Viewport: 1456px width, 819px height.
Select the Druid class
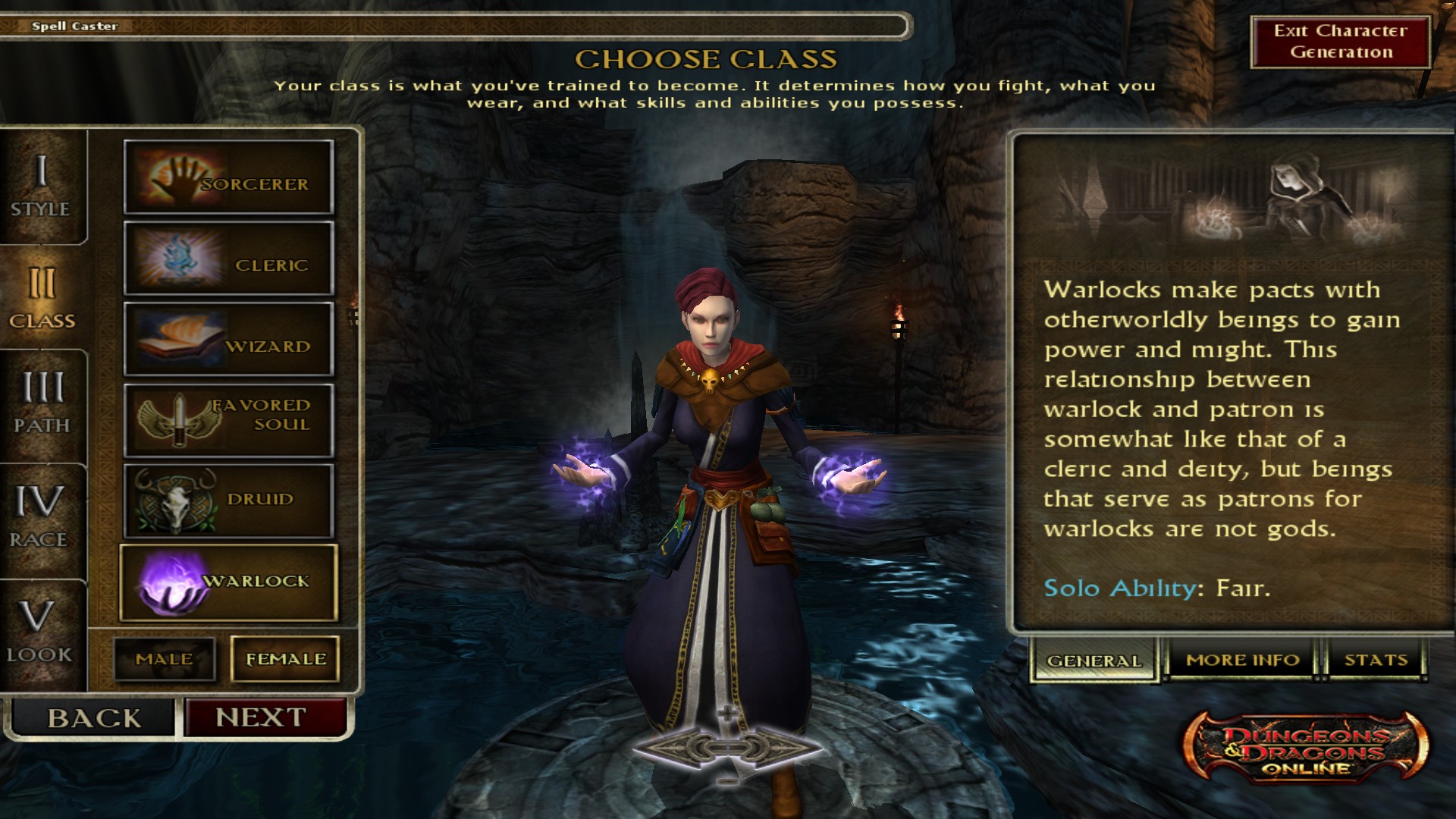(x=228, y=501)
